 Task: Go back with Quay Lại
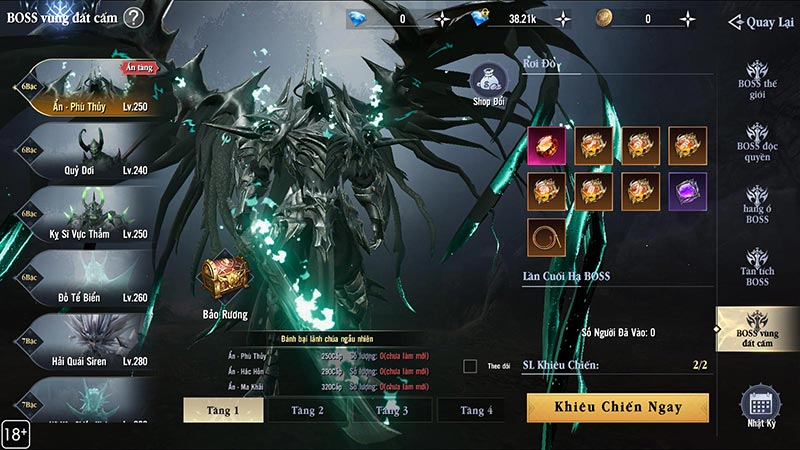click(761, 22)
